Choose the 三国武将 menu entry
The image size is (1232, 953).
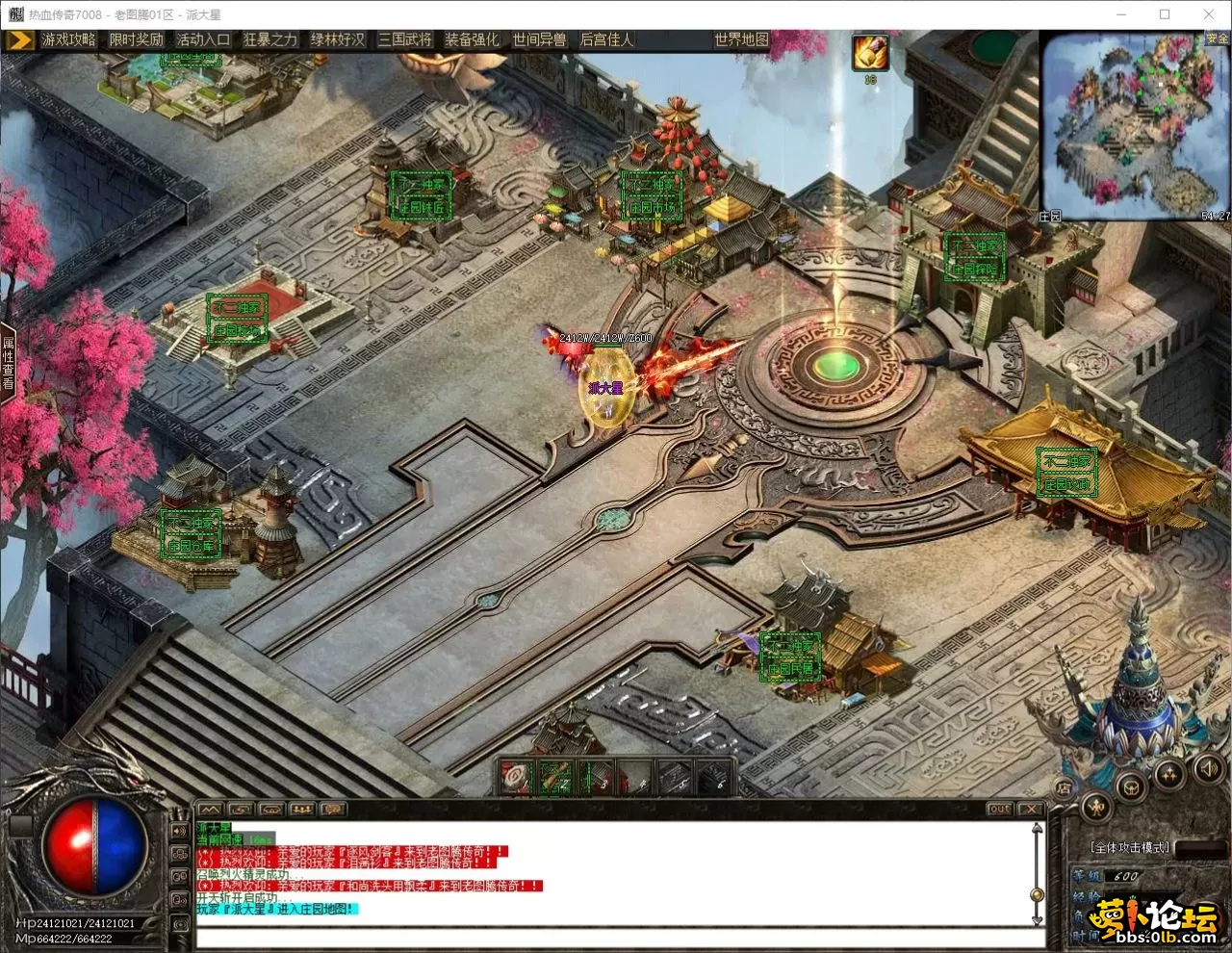(x=405, y=39)
